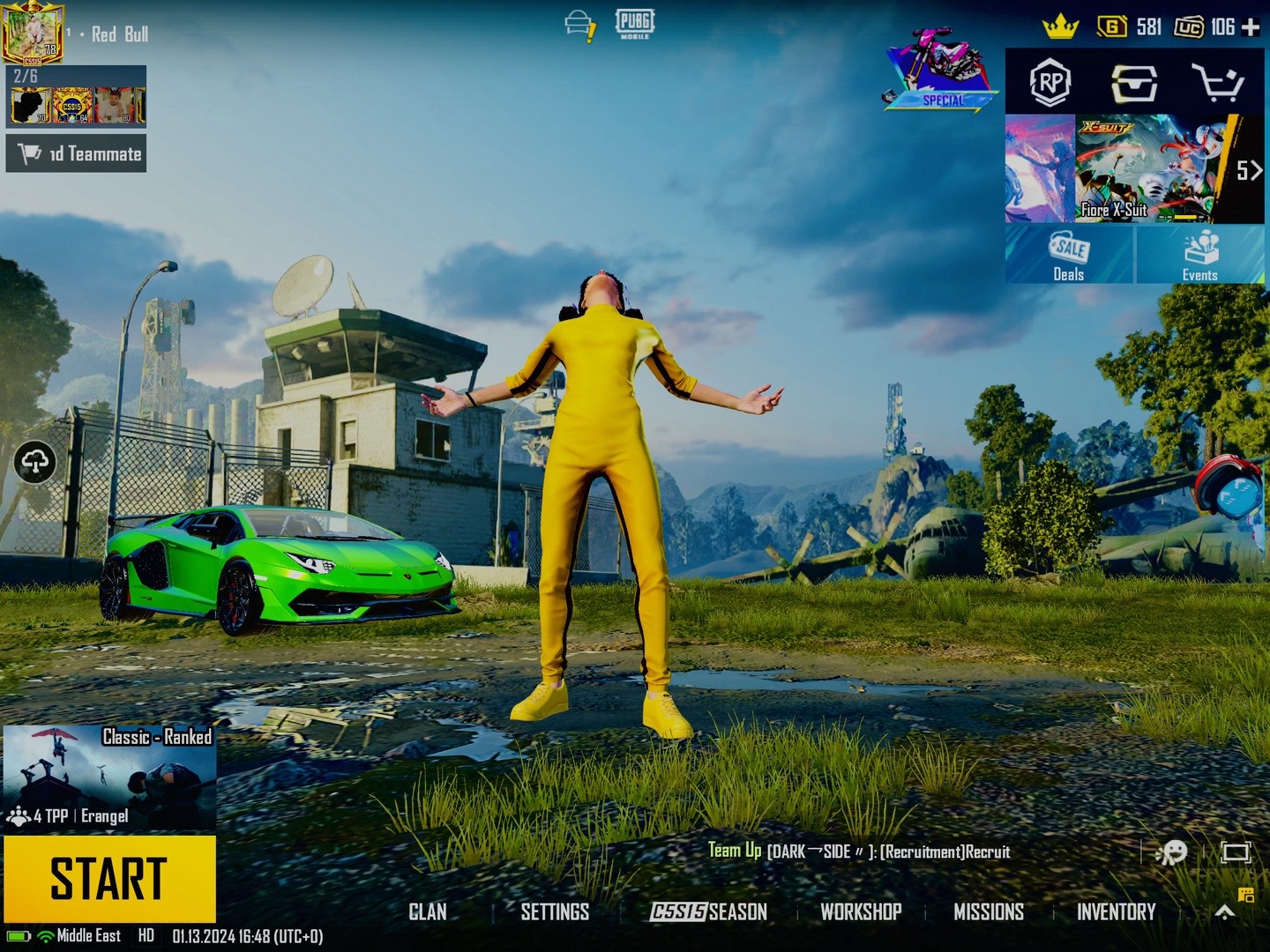Open the INVENTORY menu
The width and height of the screenshot is (1270, 952).
tap(1116, 912)
